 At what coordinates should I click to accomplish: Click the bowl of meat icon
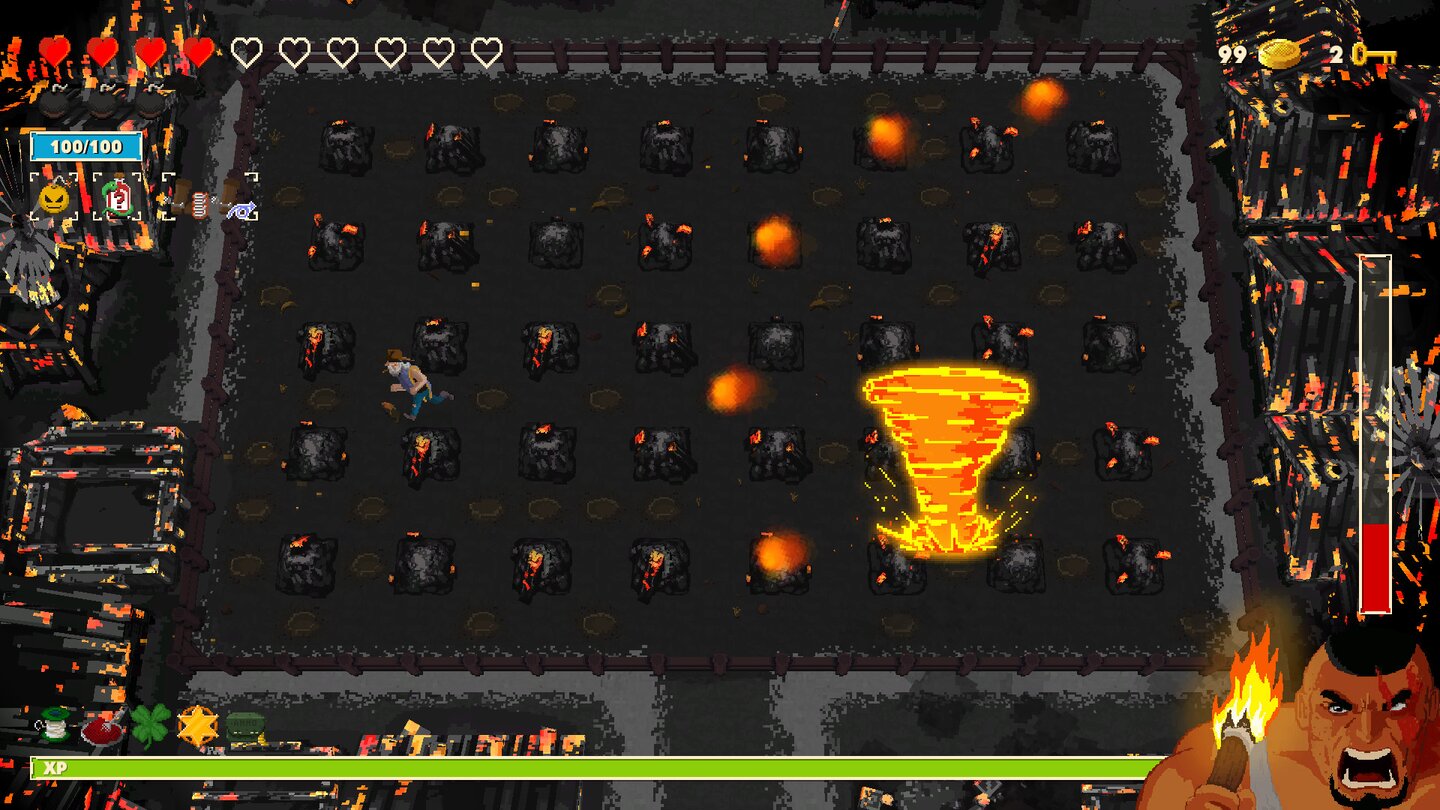pos(103,730)
